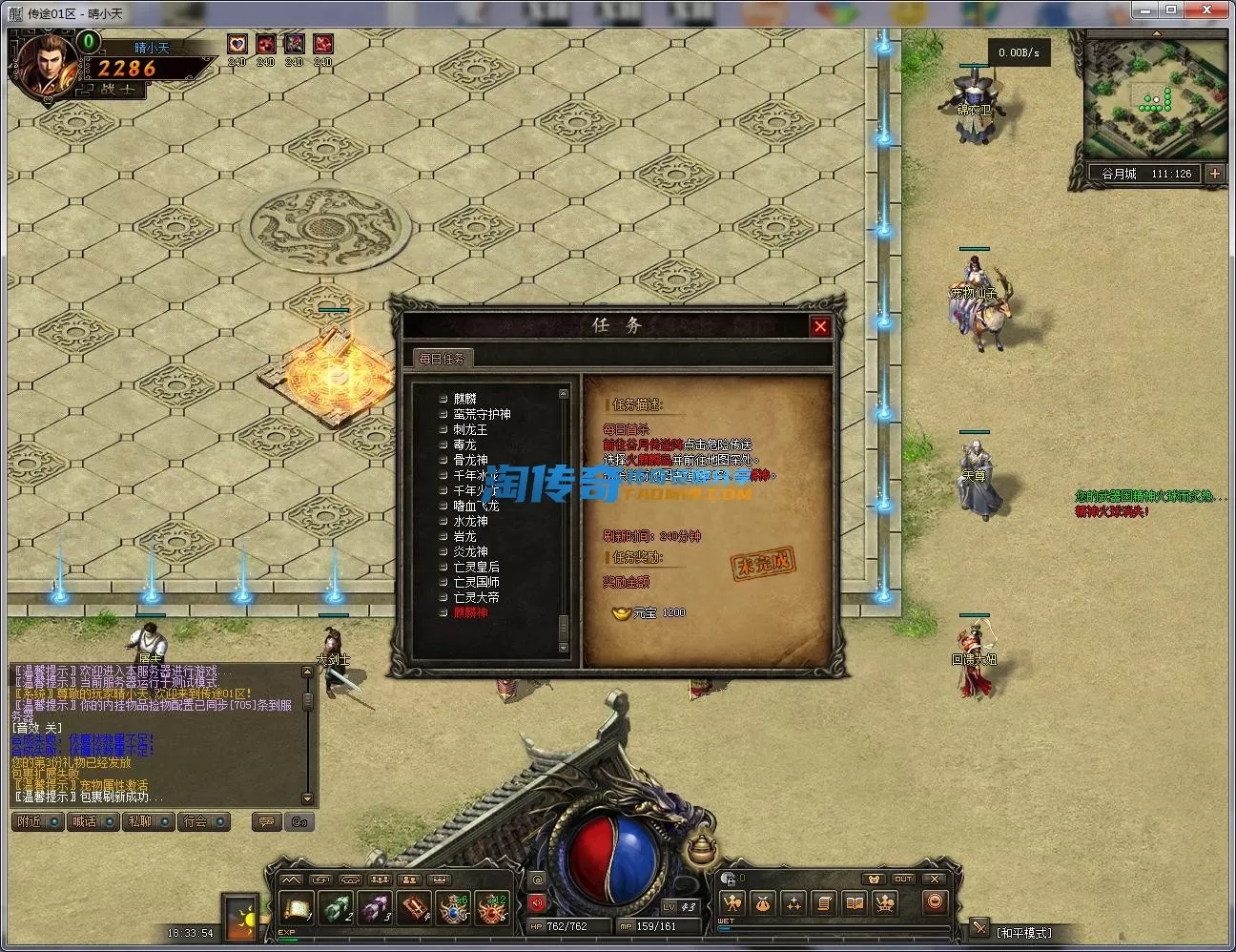Toggle the red sound speaker button

point(536,902)
